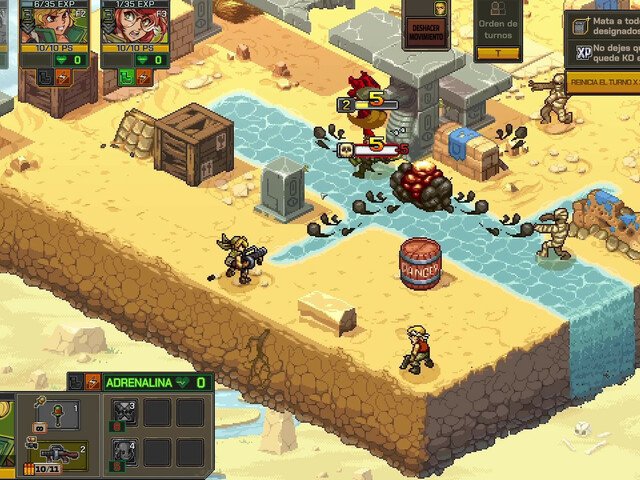Click the green boot icon under red-haired portrait
The width and height of the screenshot is (640, 480).
coord(125,76)
